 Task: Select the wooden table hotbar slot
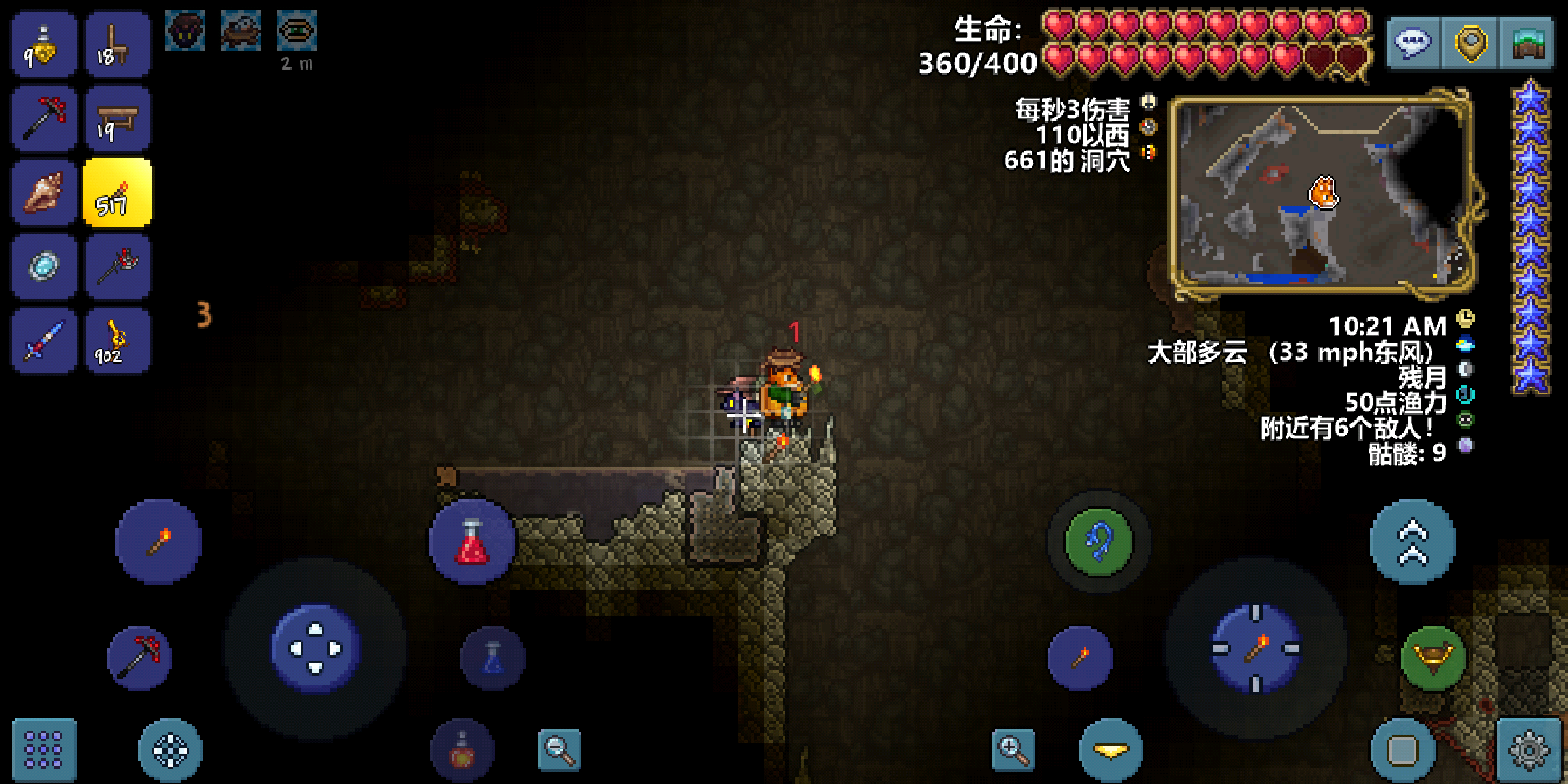117,119
